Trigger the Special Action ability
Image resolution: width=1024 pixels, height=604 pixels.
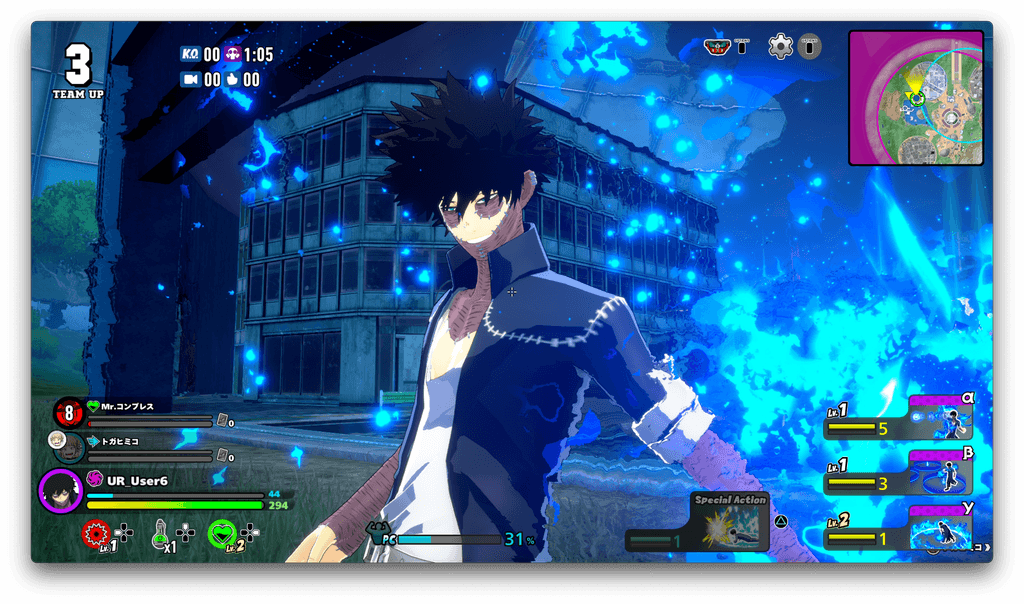731,524
